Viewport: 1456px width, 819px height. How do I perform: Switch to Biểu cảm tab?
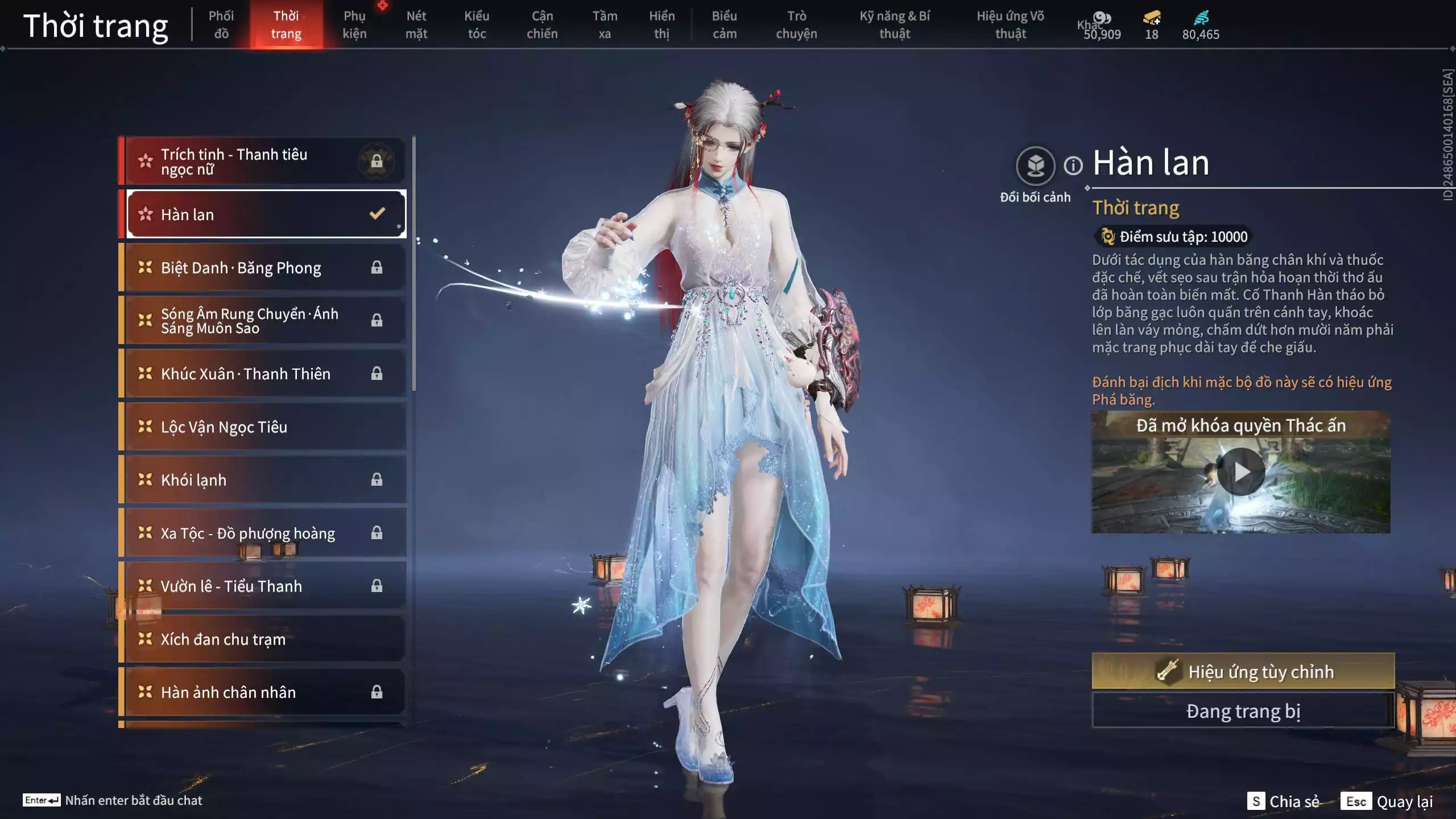pos(724,25)
